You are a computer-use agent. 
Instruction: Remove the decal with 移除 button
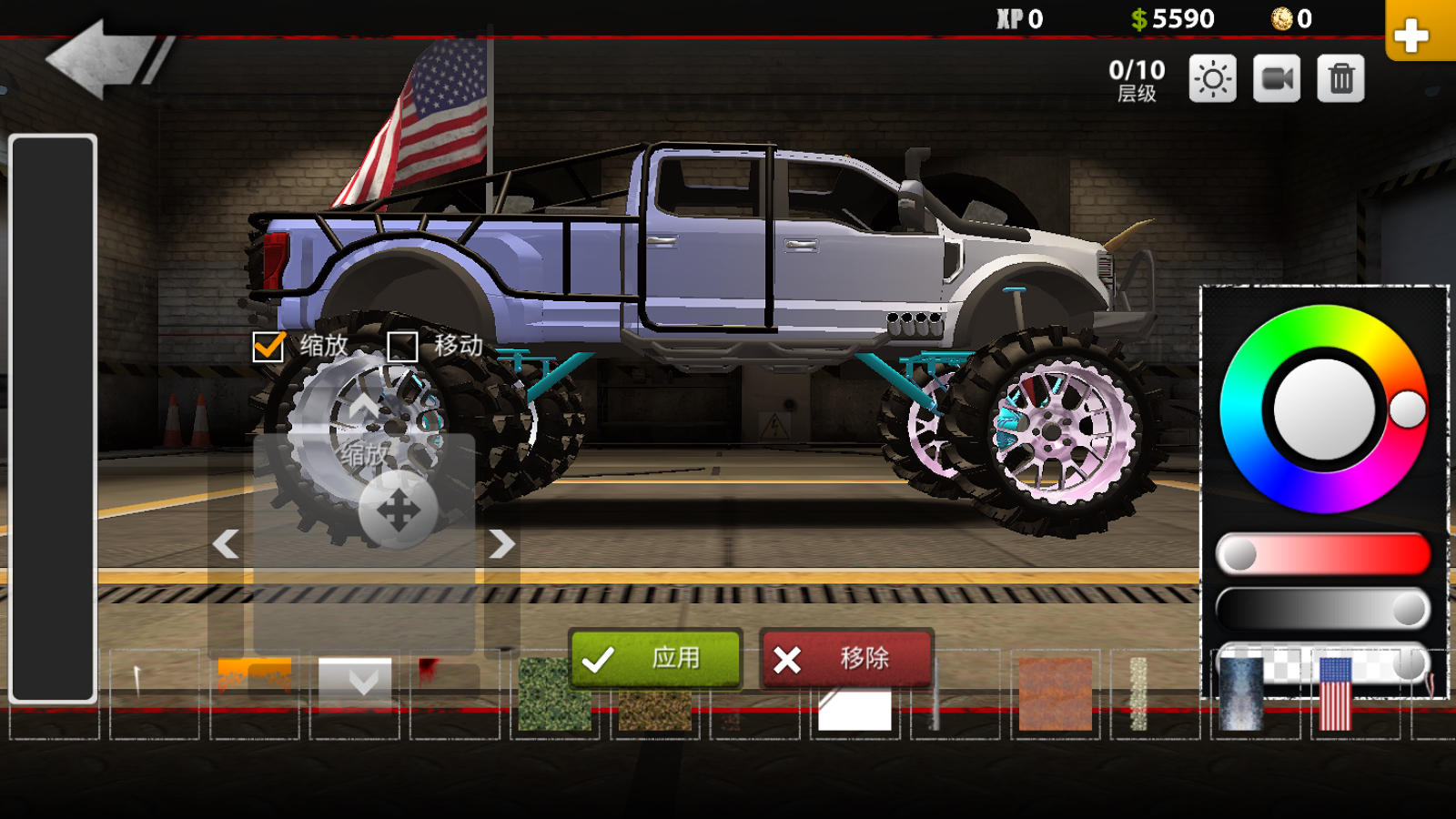click(x=846, y=659)
